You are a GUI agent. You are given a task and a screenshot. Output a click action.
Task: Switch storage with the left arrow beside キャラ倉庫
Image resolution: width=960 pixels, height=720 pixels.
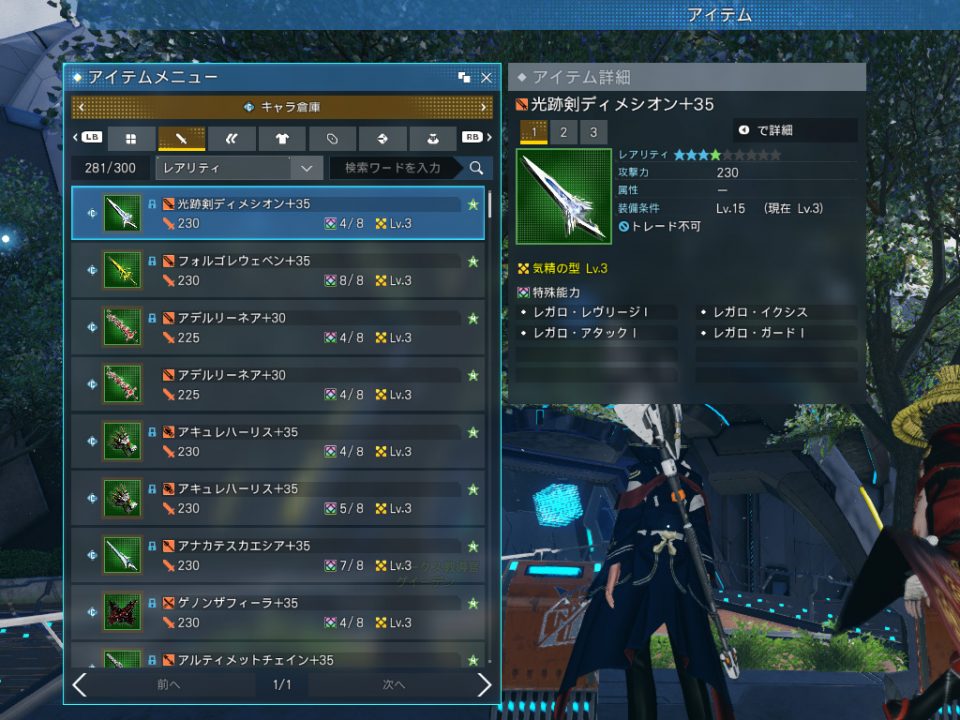tap(80, 107)
